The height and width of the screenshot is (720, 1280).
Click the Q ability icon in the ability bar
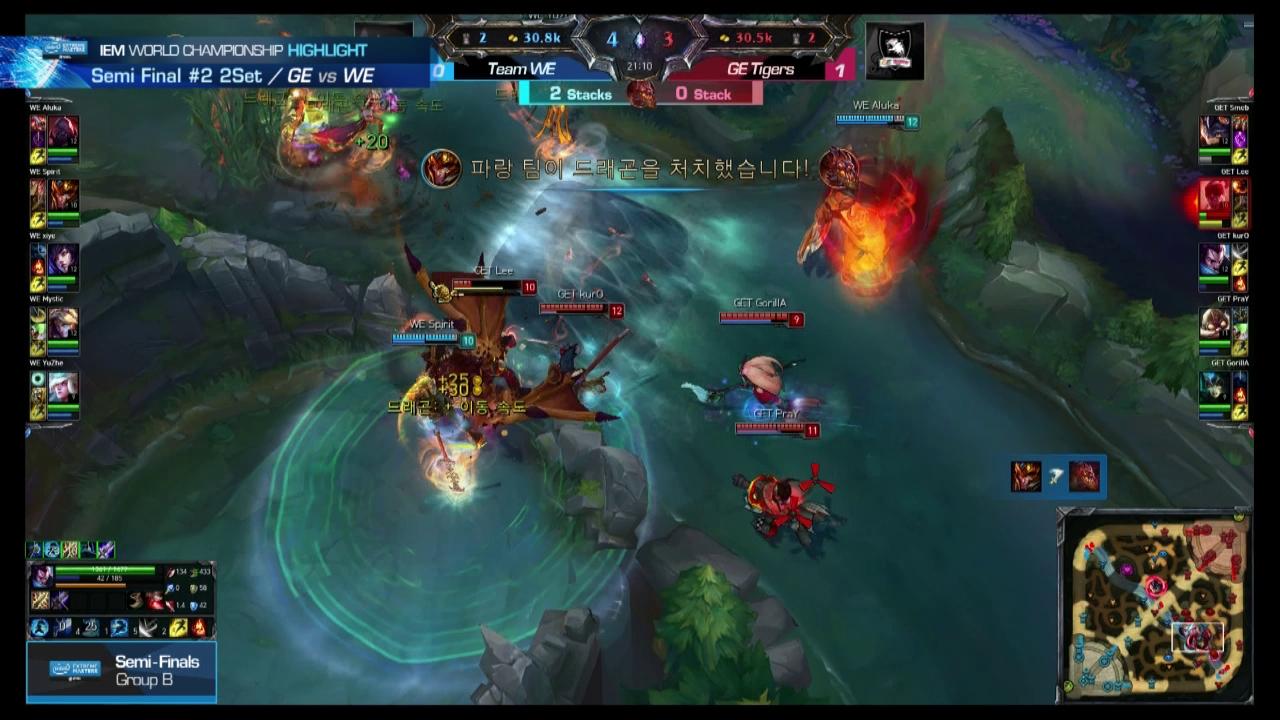tap(64, 627)
